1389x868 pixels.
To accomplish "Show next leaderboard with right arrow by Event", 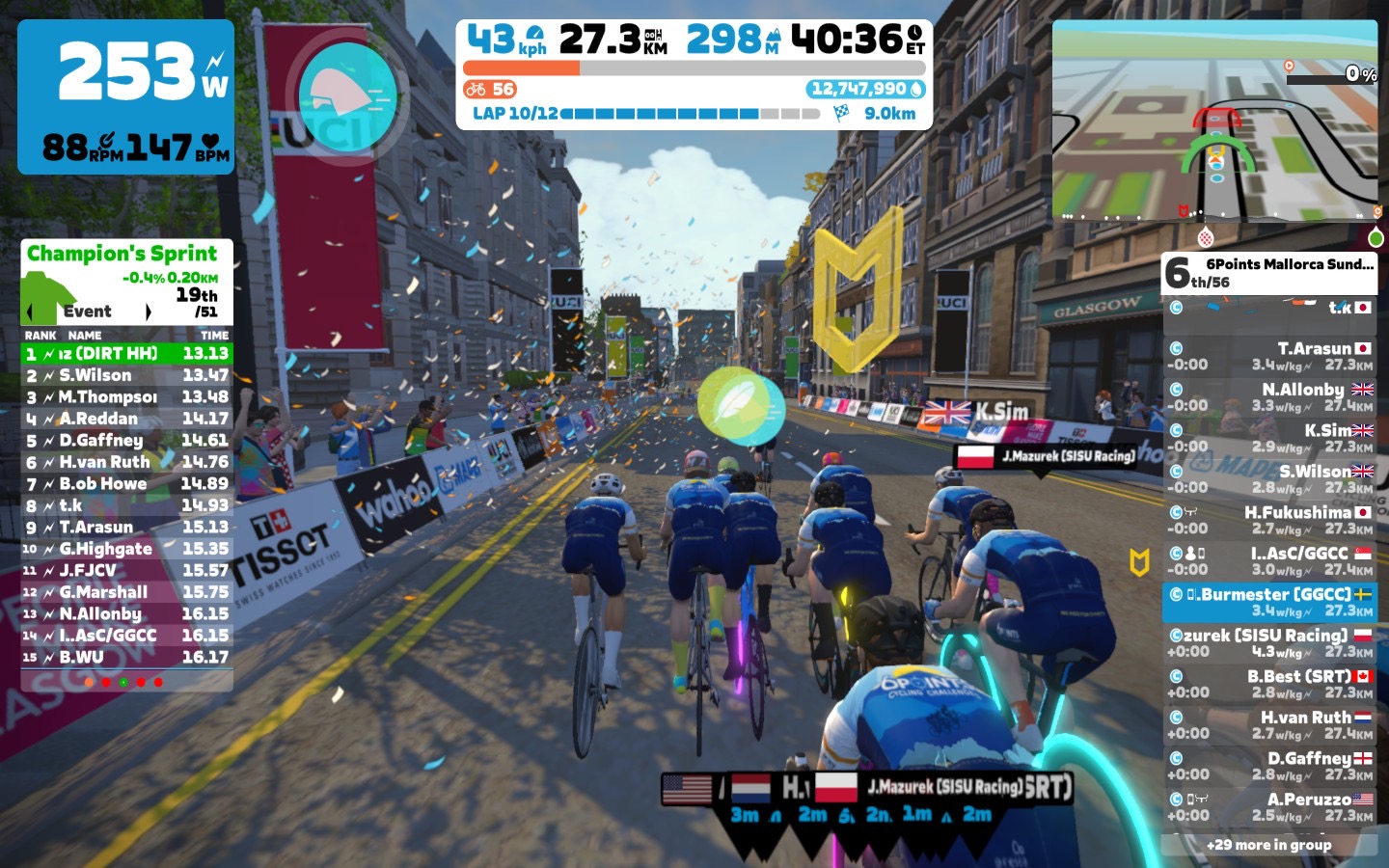I will [148, 312].
